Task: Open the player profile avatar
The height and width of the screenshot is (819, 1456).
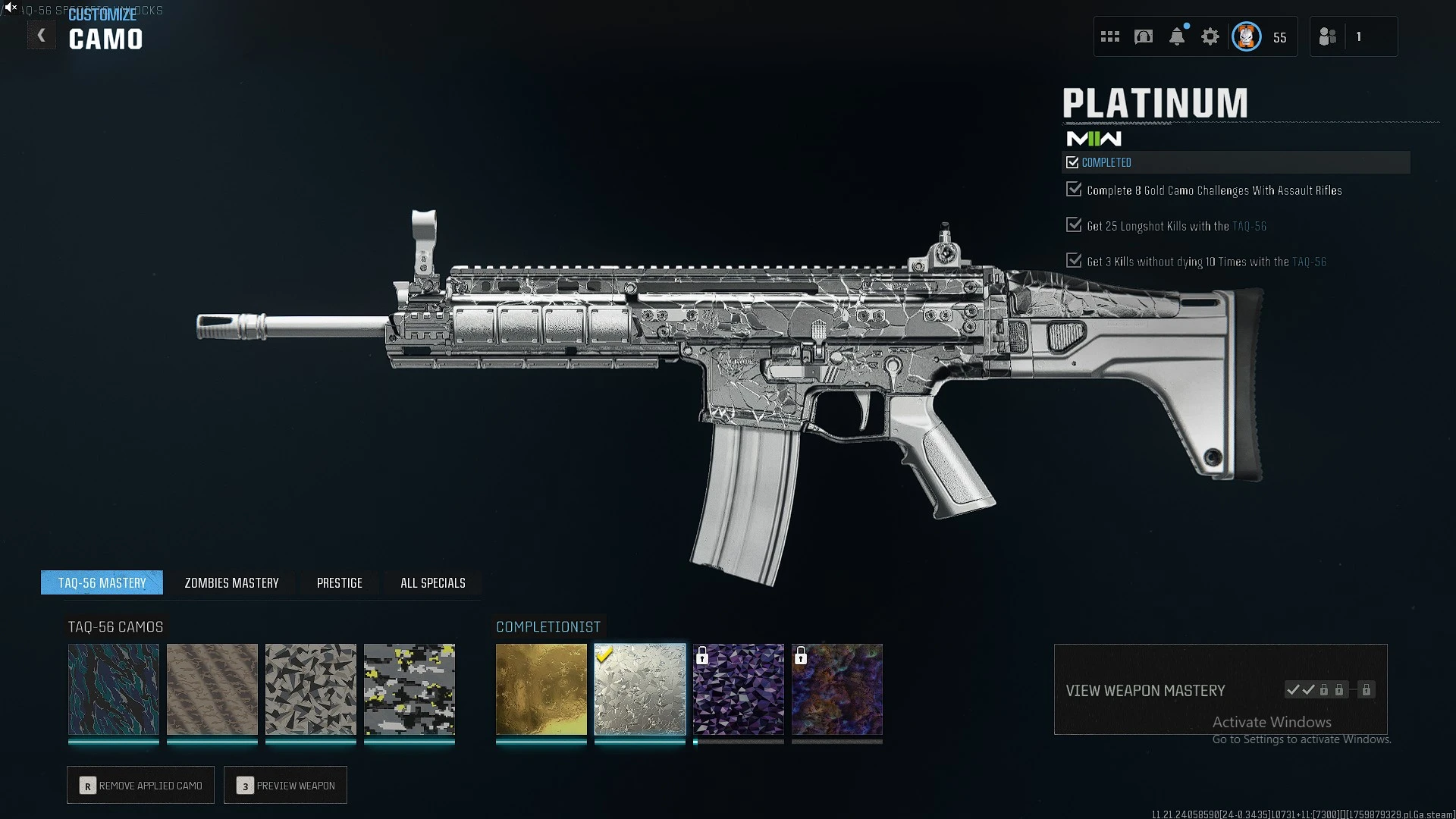Action: (x=1247, y=36)
